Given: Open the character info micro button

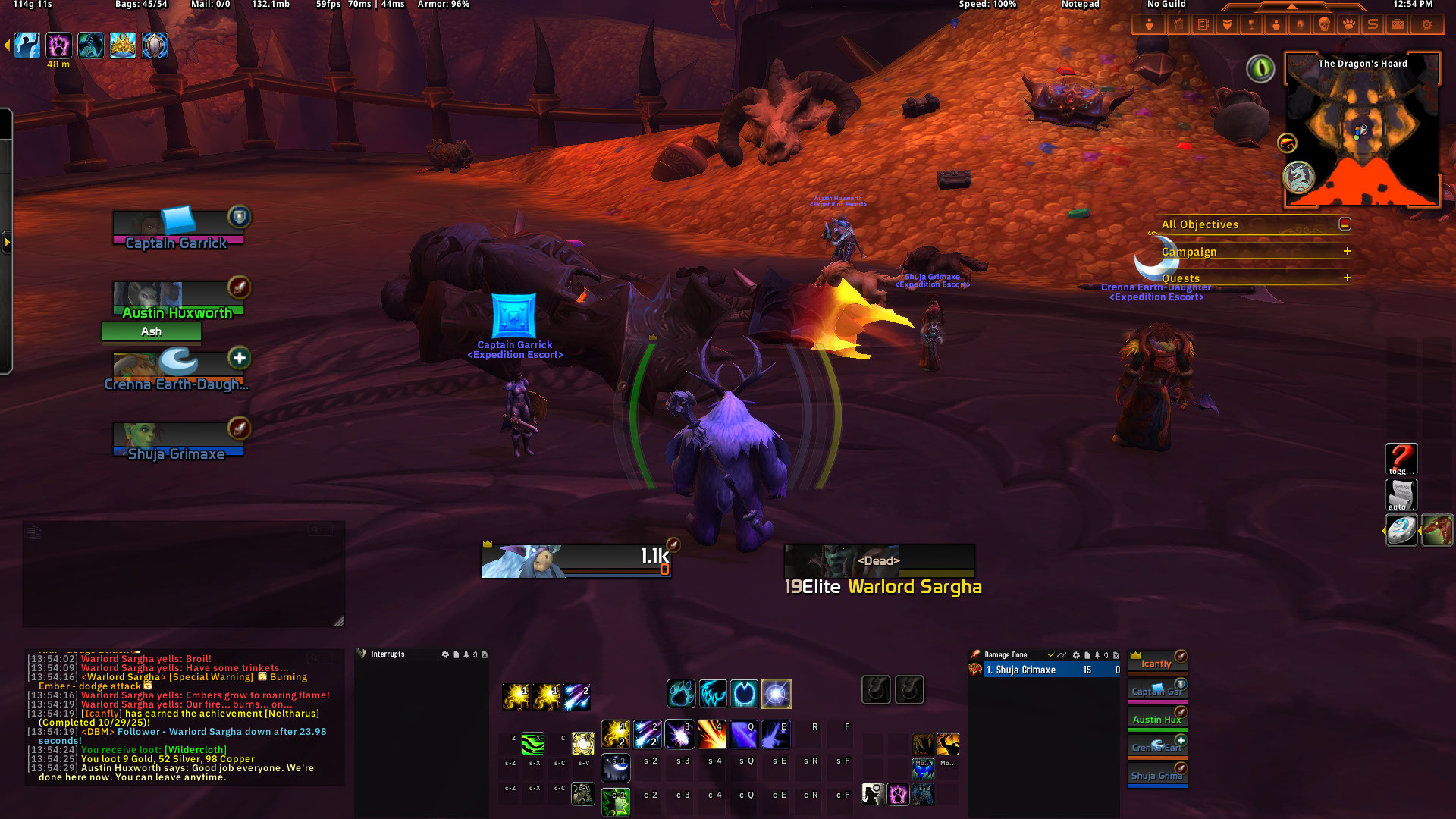Looking at the screenshot, I should coord(1150,25).
